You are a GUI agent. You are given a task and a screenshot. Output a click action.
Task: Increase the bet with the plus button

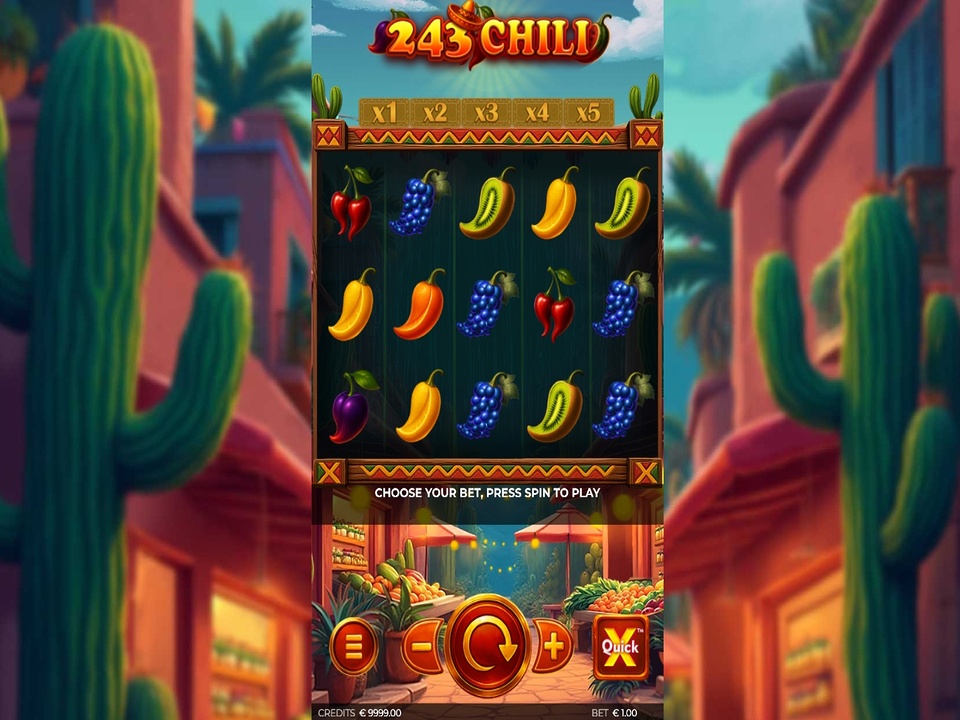point(553,646)
